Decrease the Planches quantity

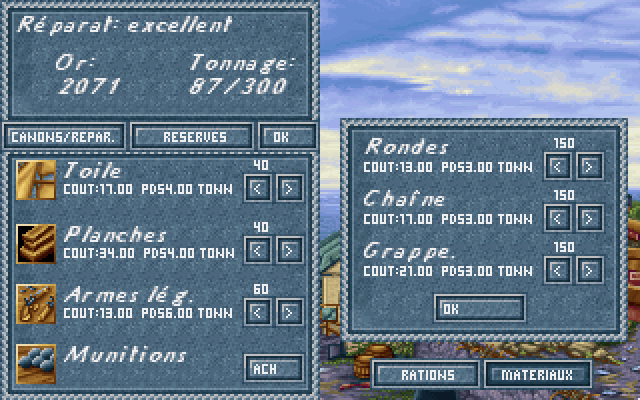(258, 249)
